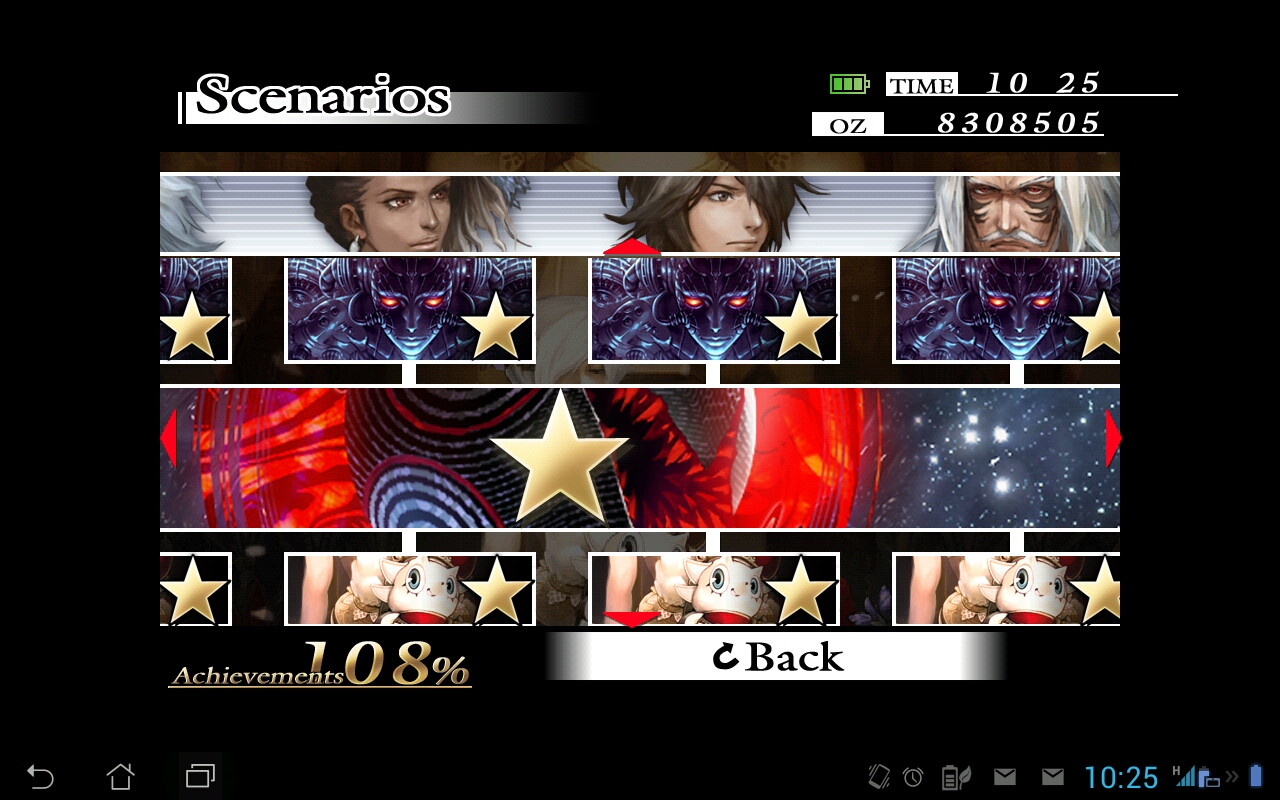
Task: Click the red up arrow below the portraits
Action: [631, 247]
